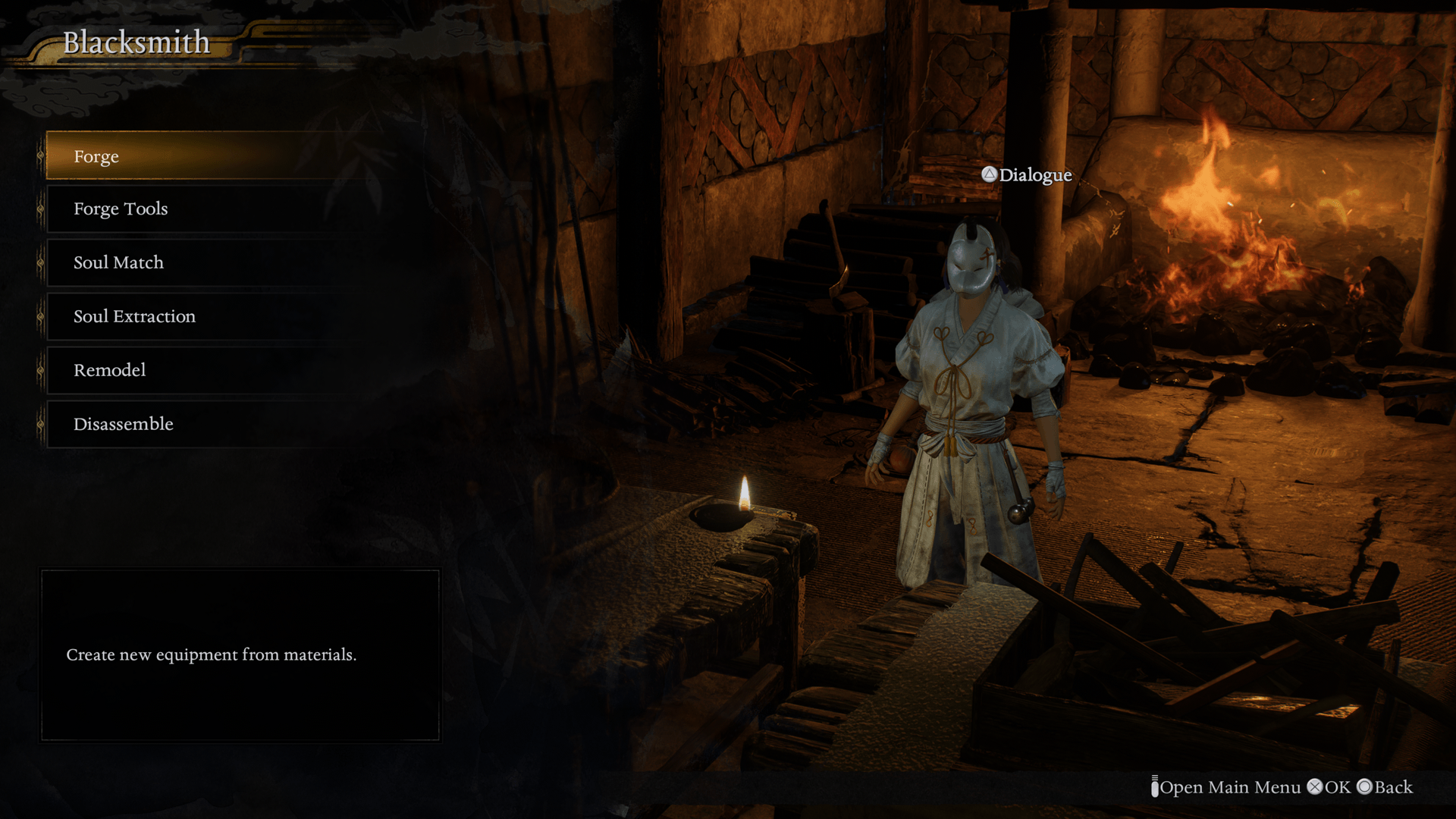Select the Forge menu entry
The height and width of the screenshot is (819, 1456).
pyautogui.click(x=96, y=156)
